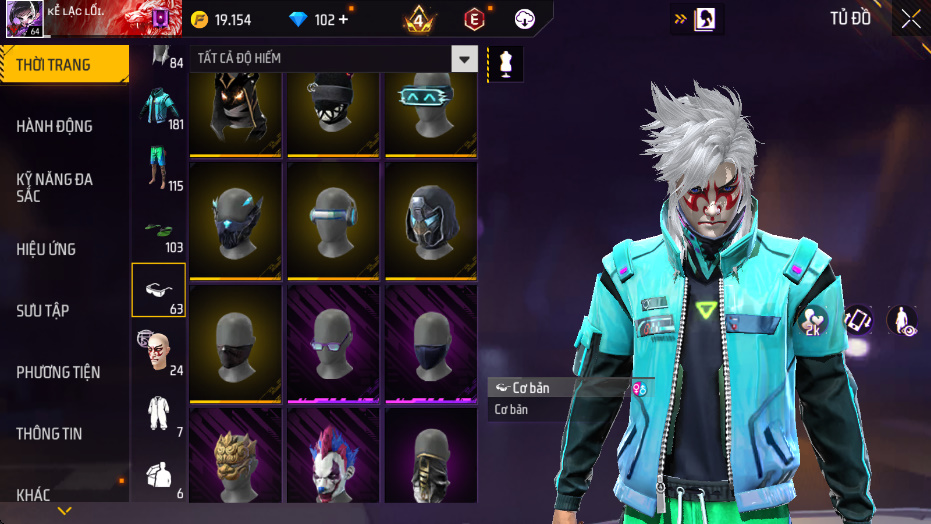Add diamonds with the plus button
The height and width of the screenshot is (524, 931).
pyautogui.click(x=344, y=20)
